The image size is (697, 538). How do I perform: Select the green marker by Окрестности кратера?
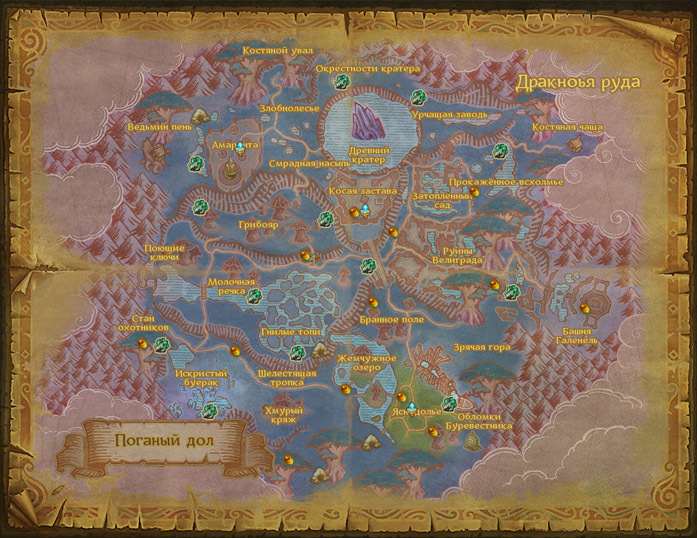[x=342, y=81]
